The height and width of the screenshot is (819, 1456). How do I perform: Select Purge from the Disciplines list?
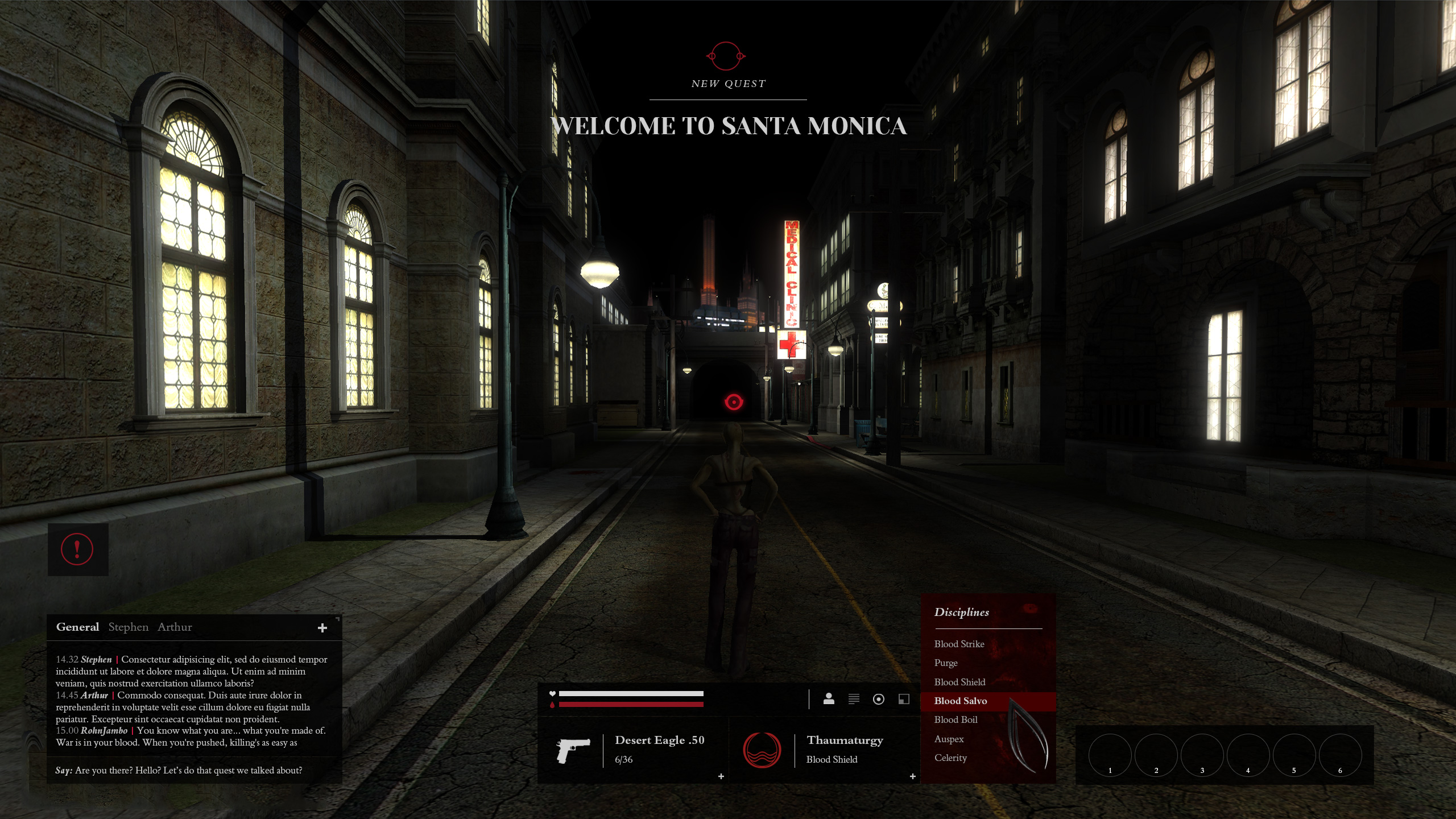click(x=946, y=663)
